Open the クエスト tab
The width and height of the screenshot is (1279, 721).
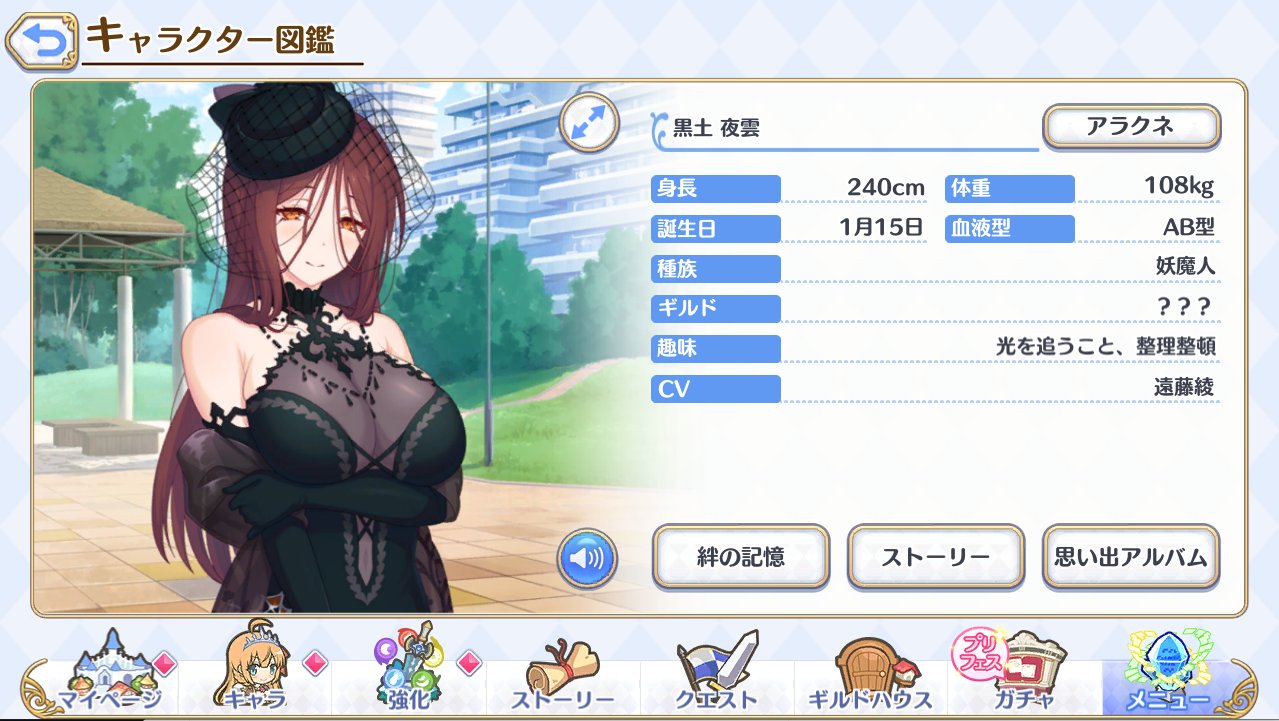[x=716, y=678]
